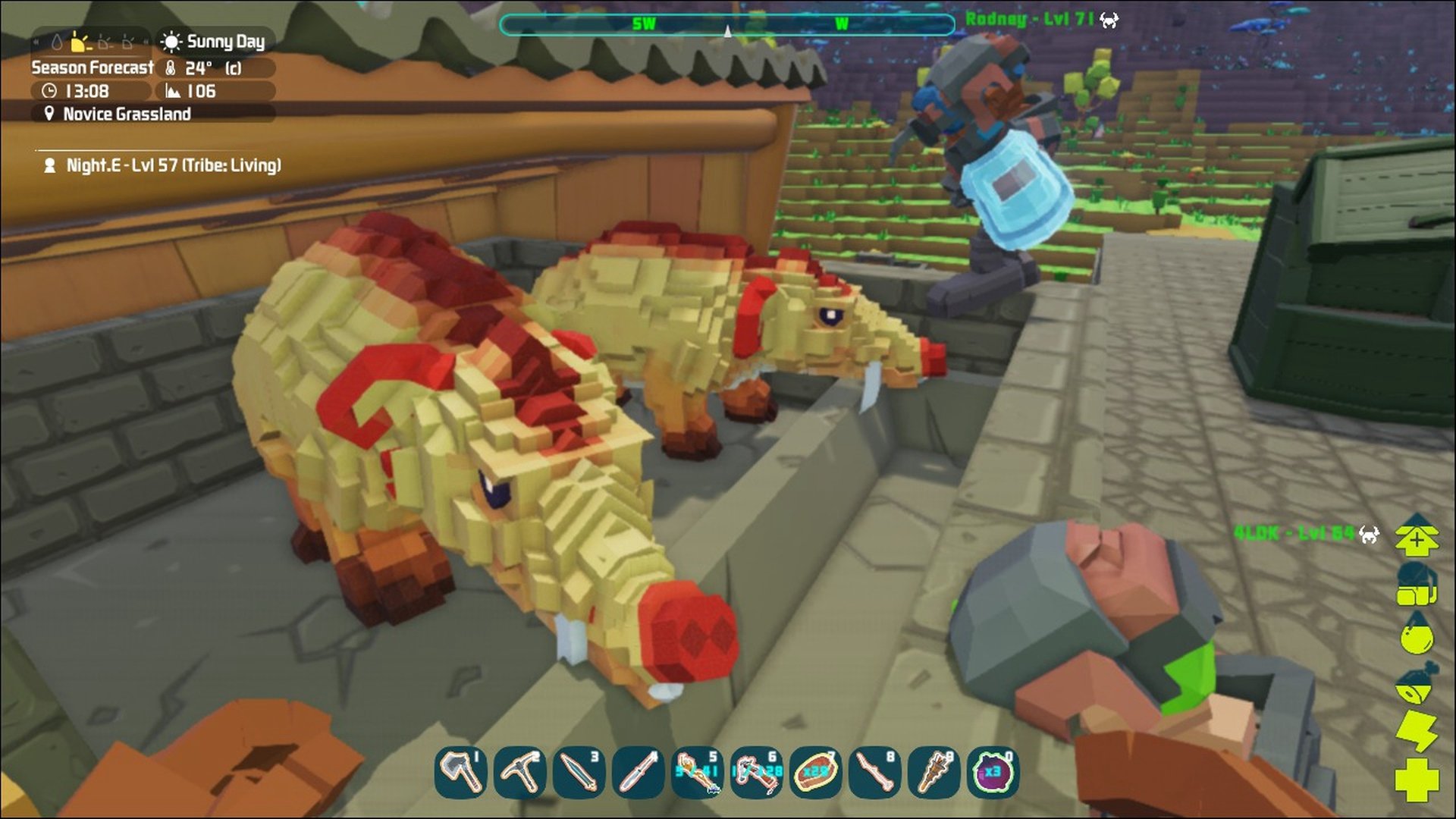Select the purple item stack x3

coord(993,772)
